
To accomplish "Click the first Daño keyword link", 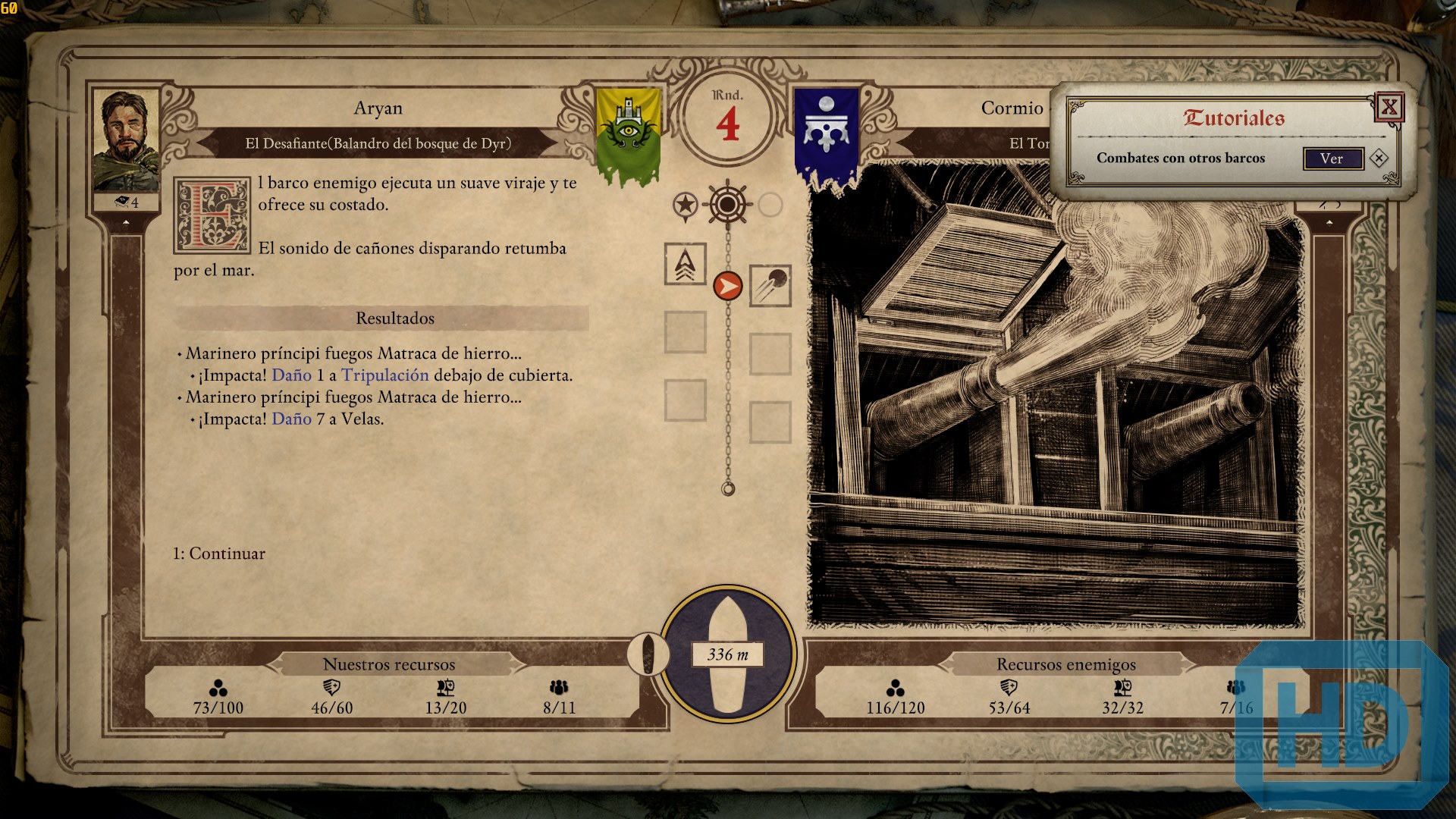I will pos(291,375).
